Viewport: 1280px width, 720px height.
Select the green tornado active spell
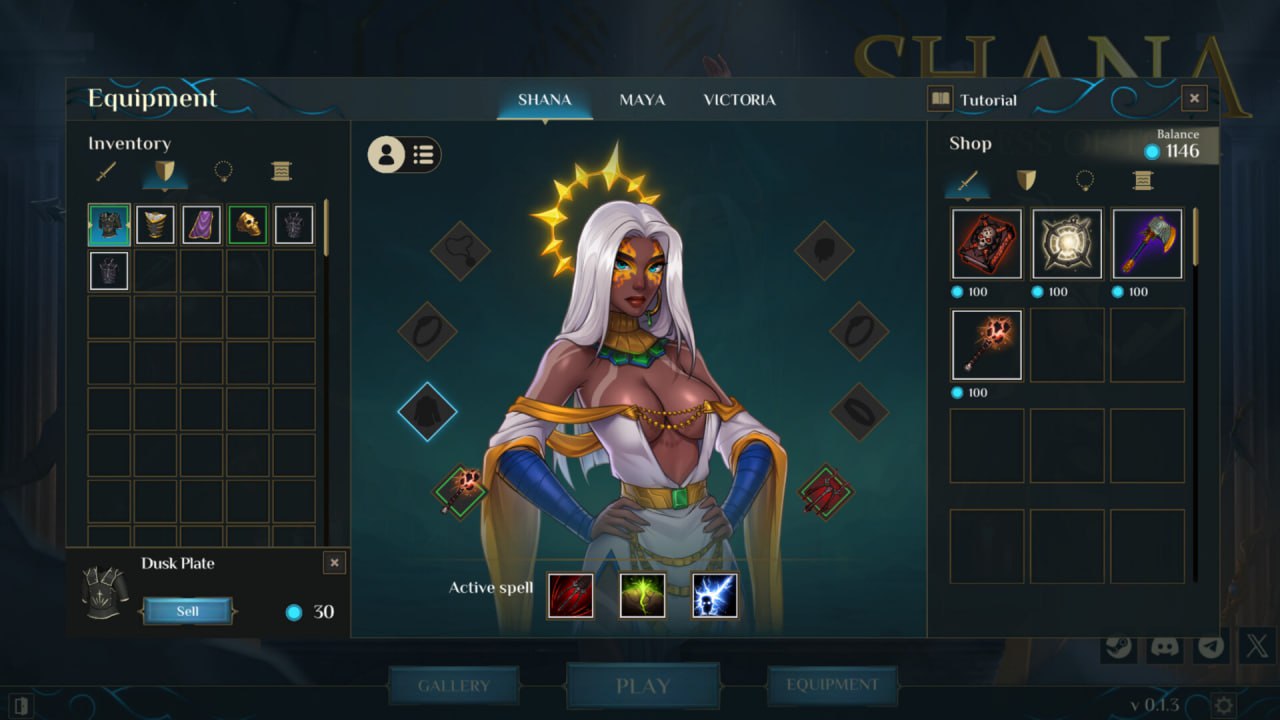point(643,595)
